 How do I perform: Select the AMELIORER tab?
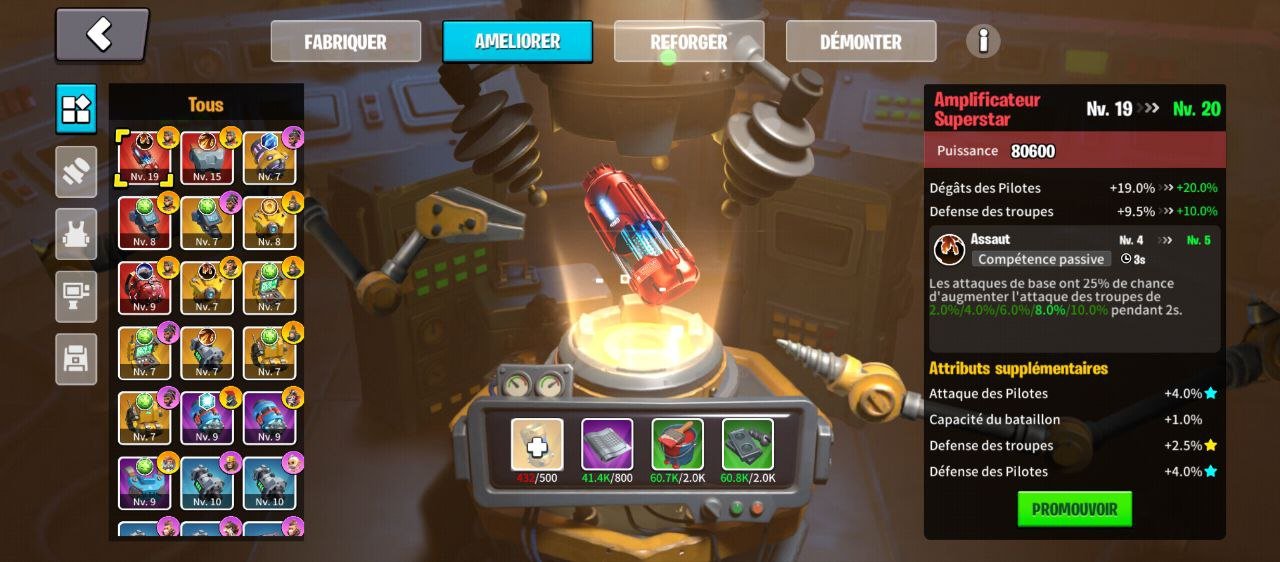point(517,42)
